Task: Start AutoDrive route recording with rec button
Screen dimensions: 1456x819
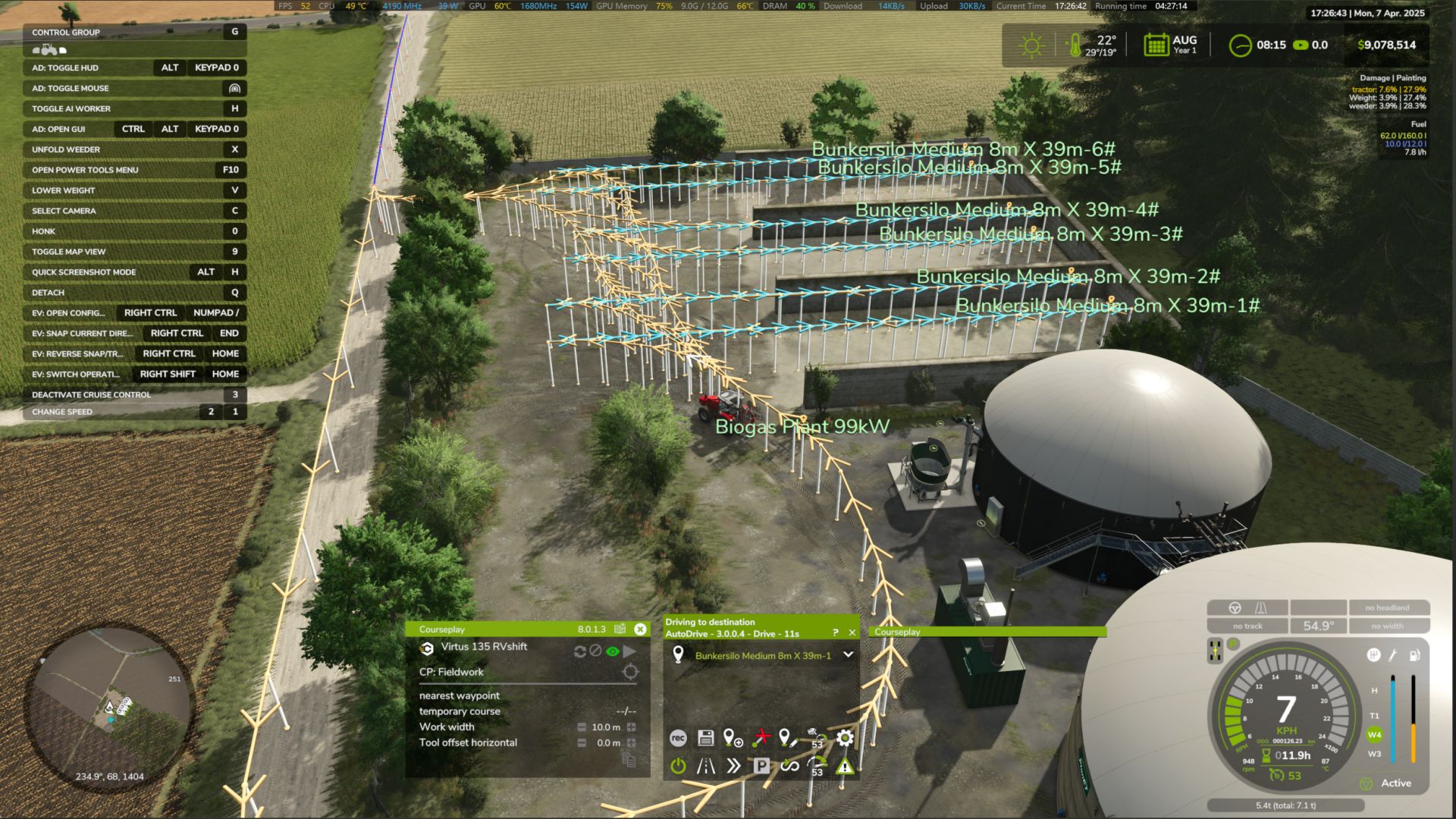Action: coord(678,738)
